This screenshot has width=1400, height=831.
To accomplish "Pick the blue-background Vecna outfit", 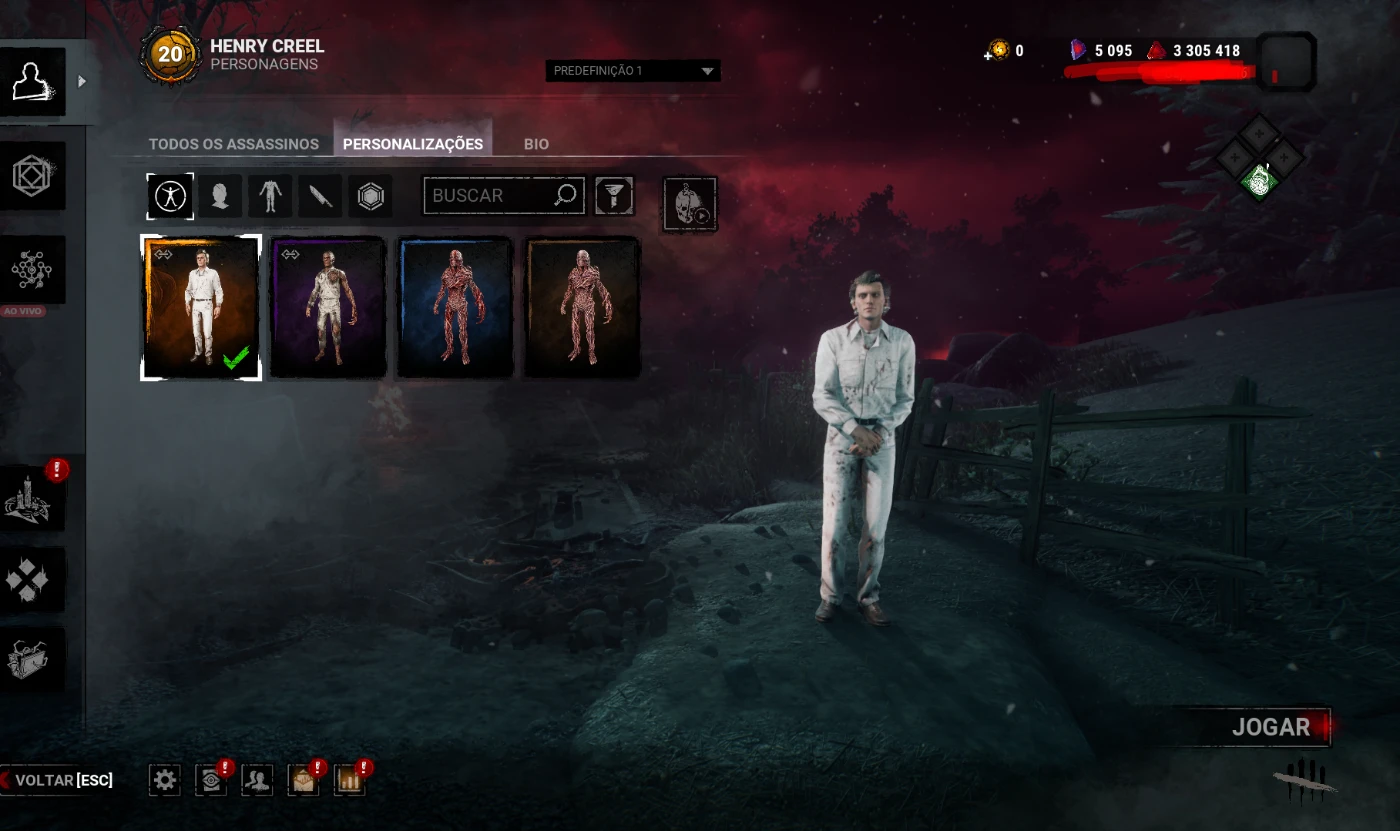I will coord(455,307).
